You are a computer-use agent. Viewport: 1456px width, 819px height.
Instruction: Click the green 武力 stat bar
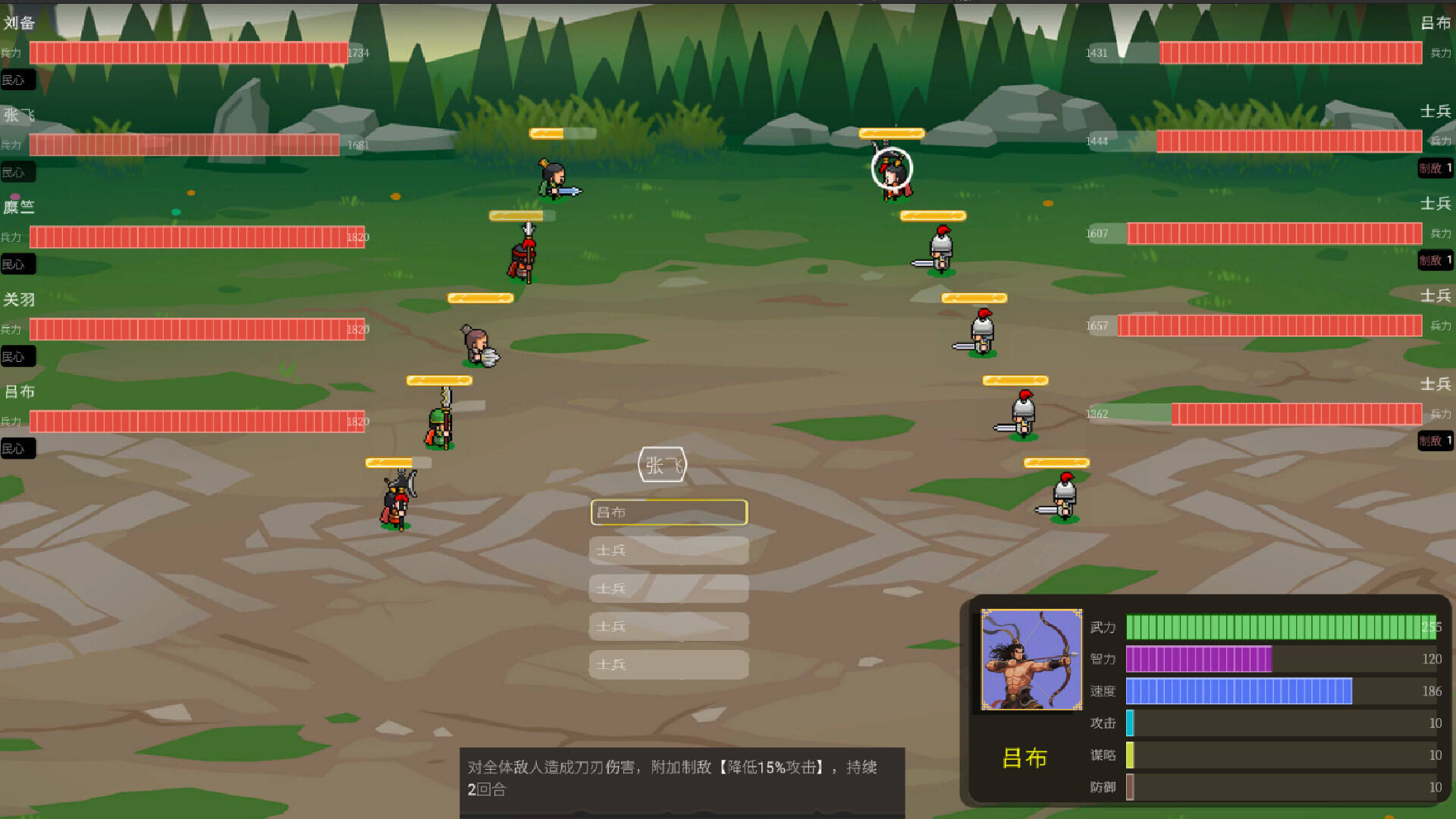tap(1282, 628)
